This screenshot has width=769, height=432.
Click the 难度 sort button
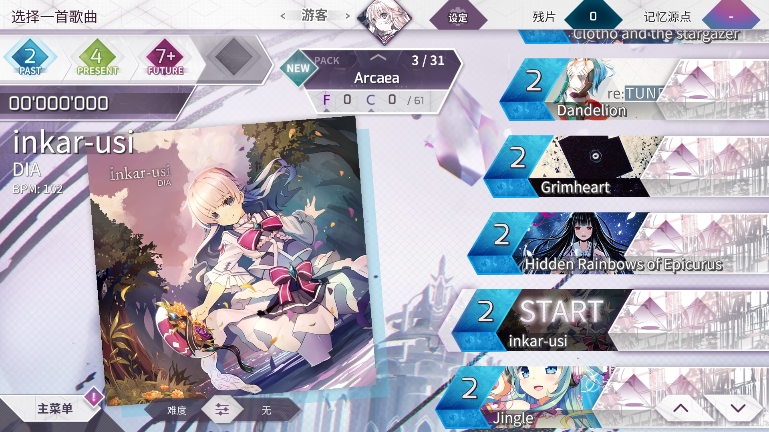tap(170, 410)
